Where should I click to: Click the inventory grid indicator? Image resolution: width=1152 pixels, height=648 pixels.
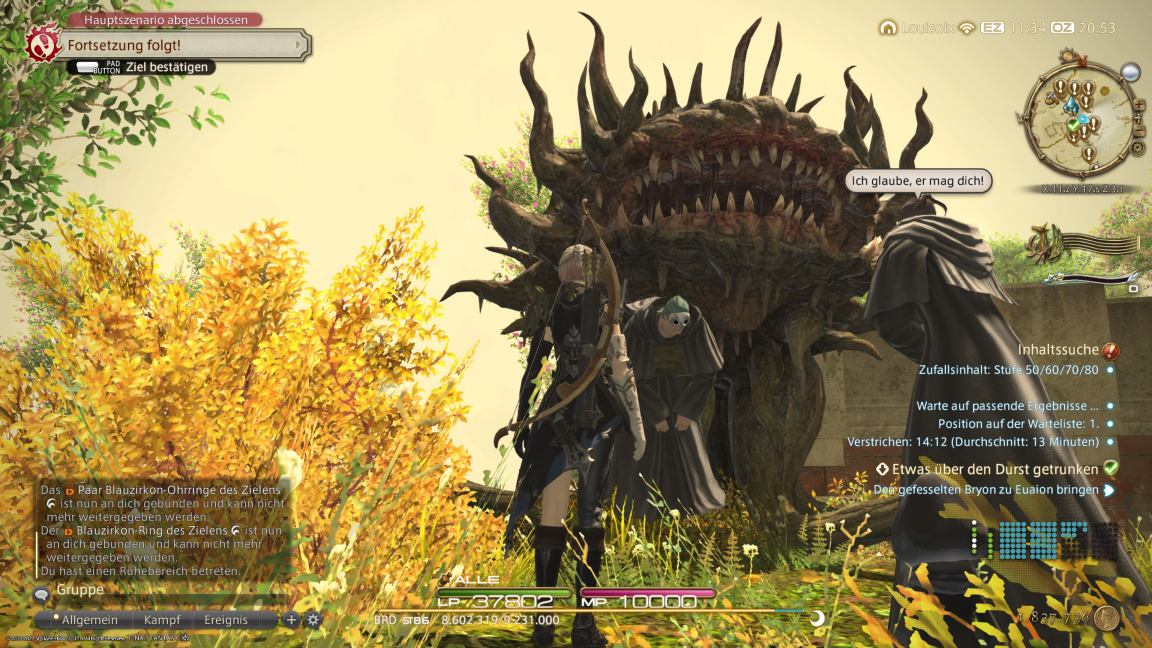[x=1043, y=540]
